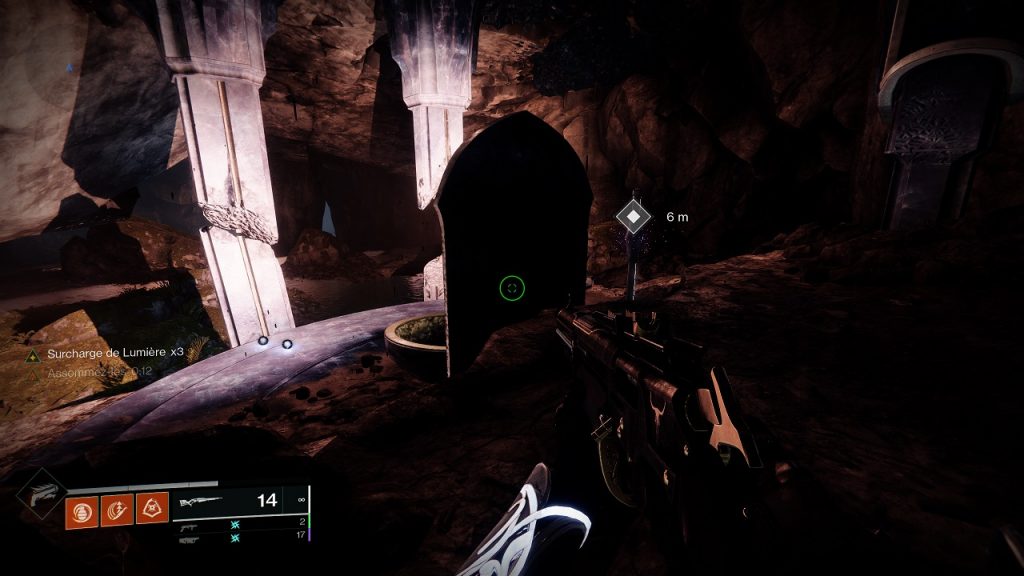Click the faded Assommez-les buff entry

tap(94, 372)
